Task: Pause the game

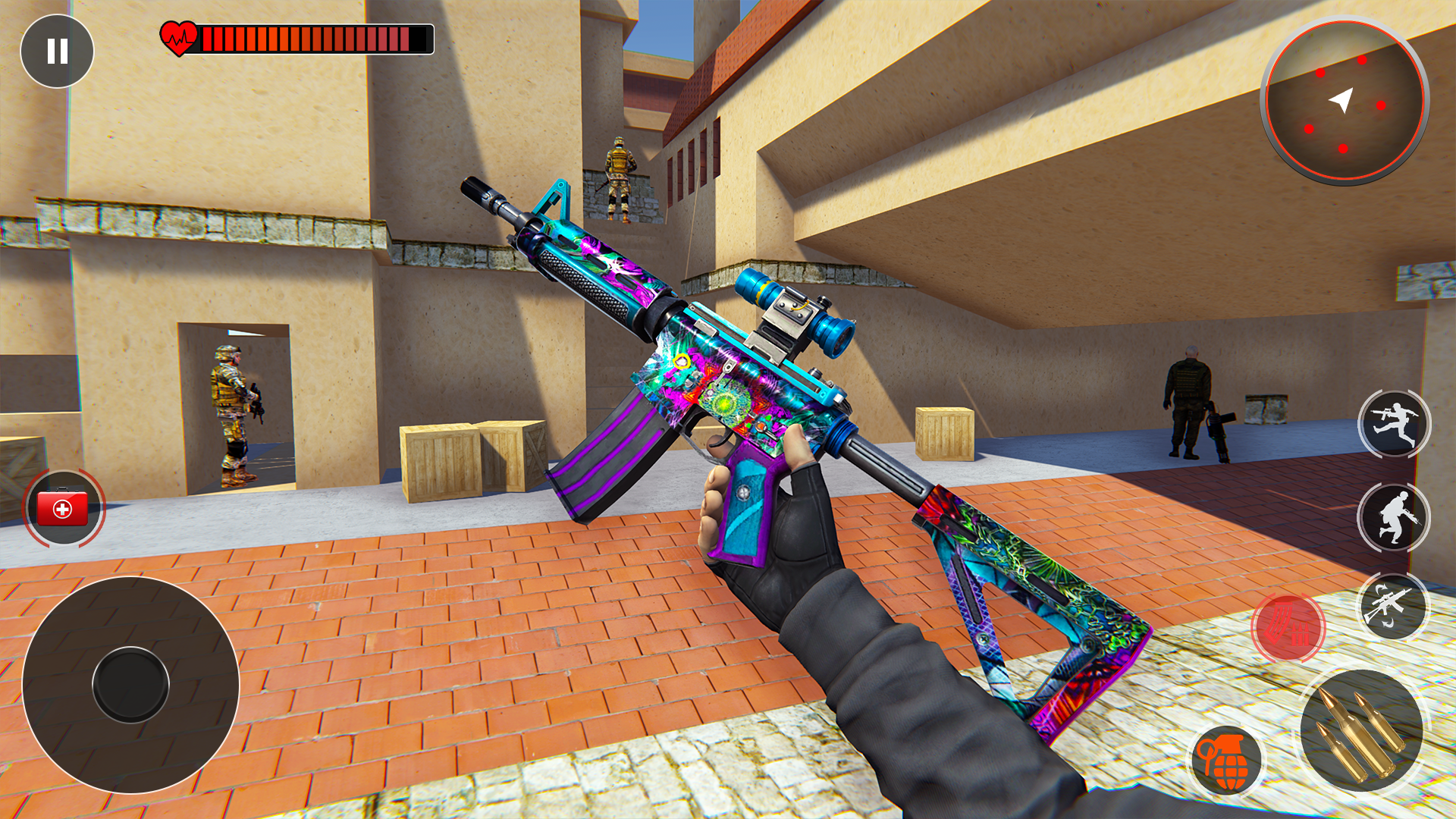Action: [x=57, y=51]
